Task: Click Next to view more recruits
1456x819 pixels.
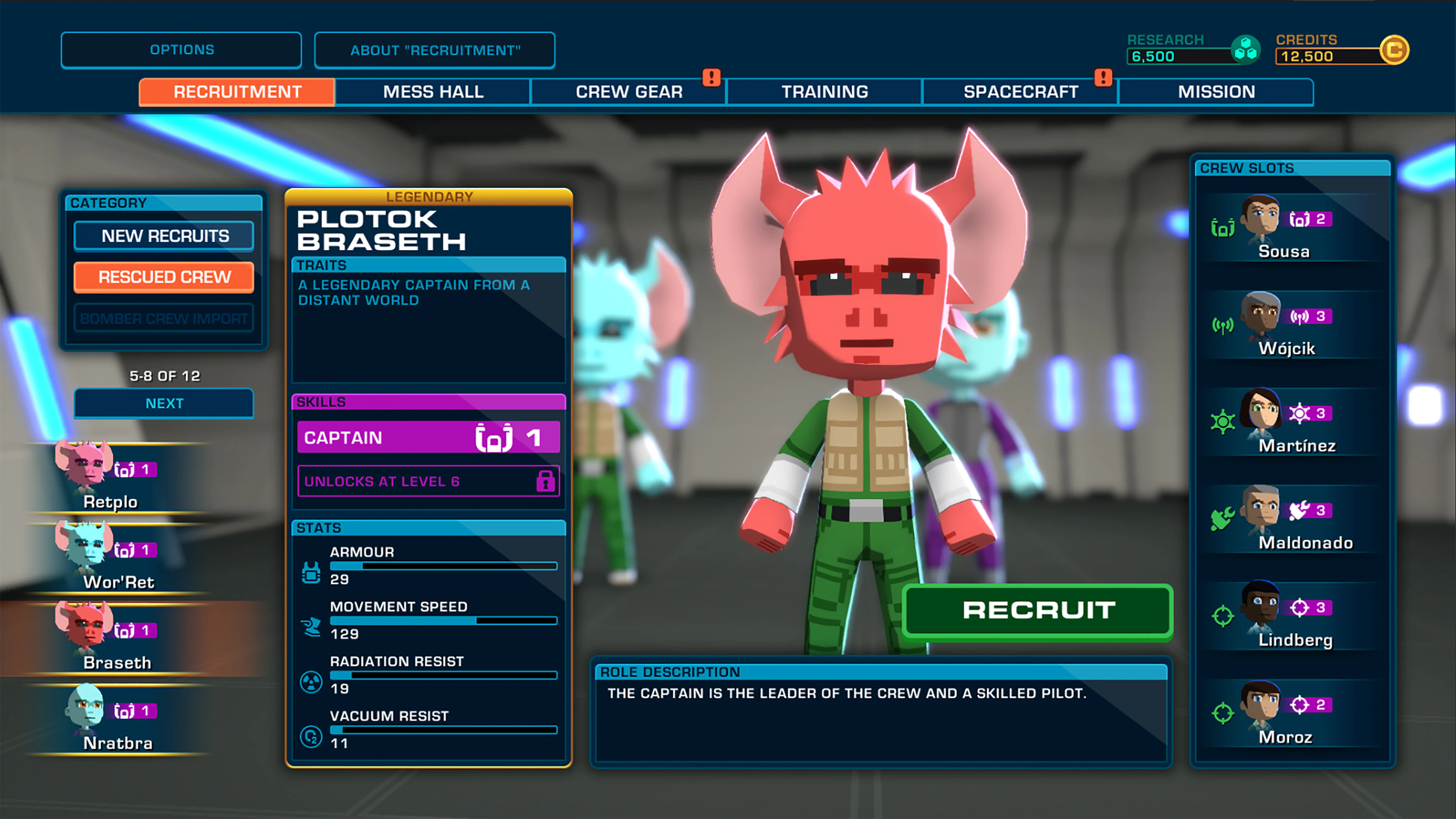Action: [163, 403]
